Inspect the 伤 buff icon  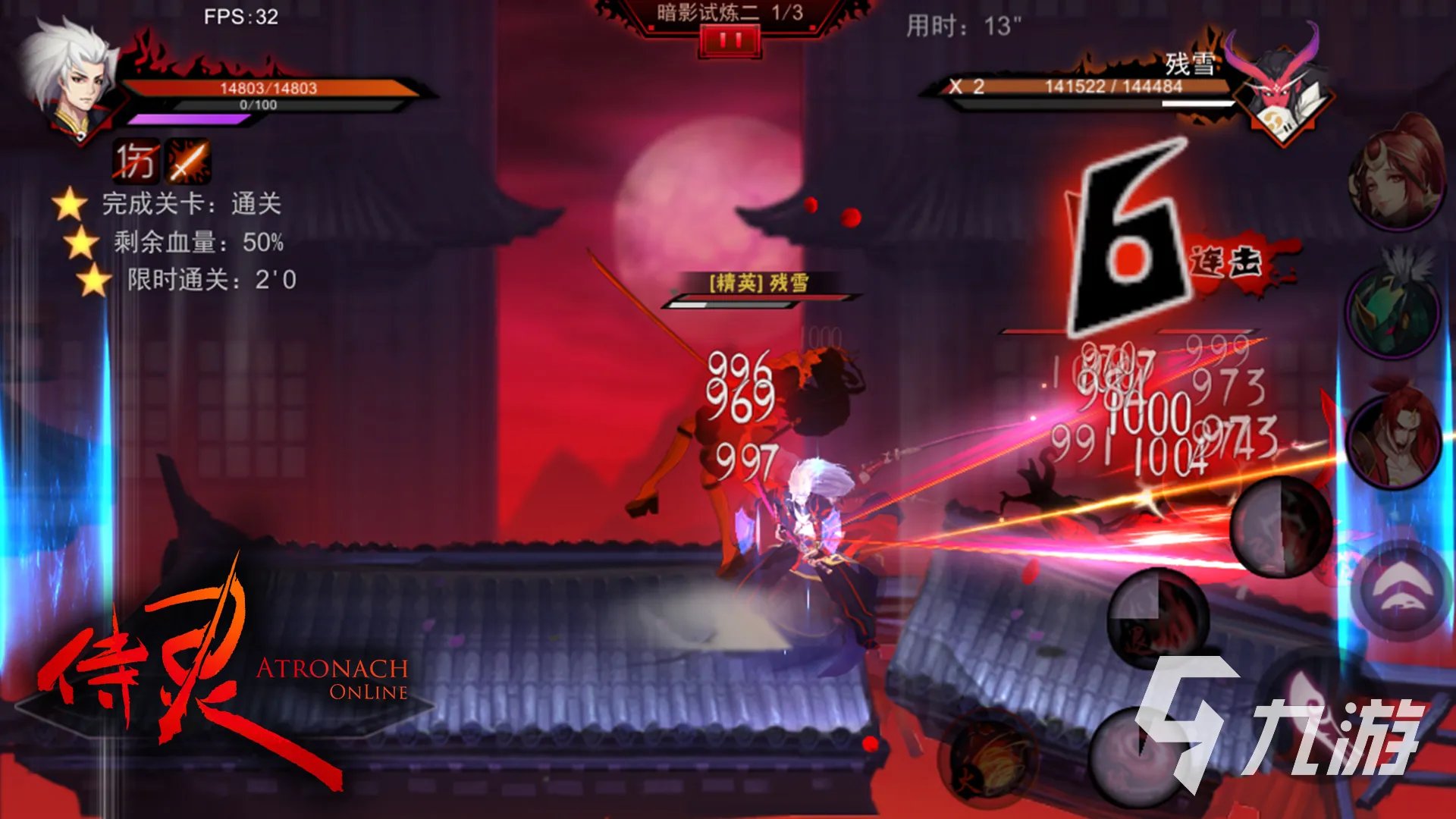pos(136,161)
